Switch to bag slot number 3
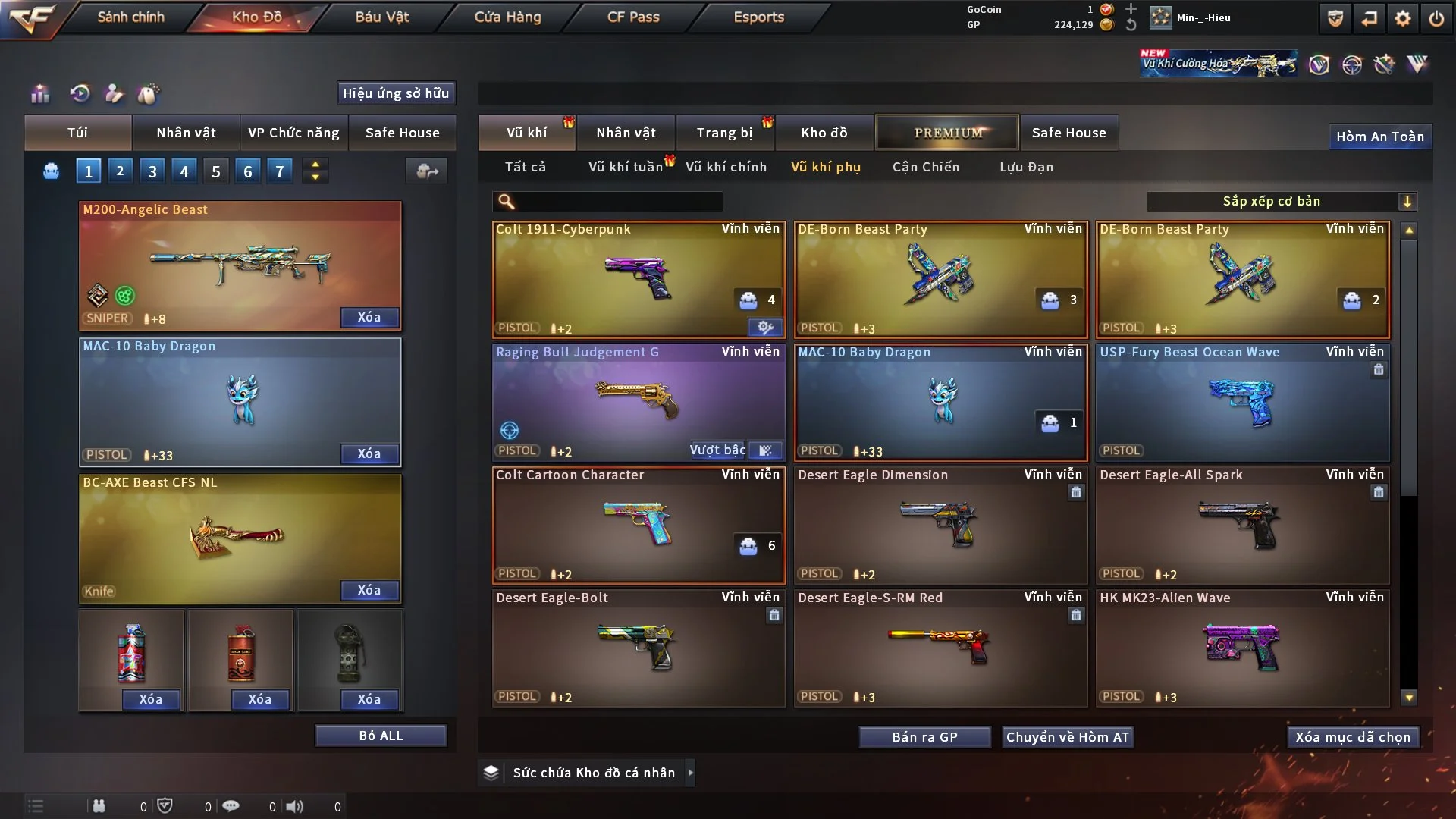 pyautogui.click(x=152, y=171)
